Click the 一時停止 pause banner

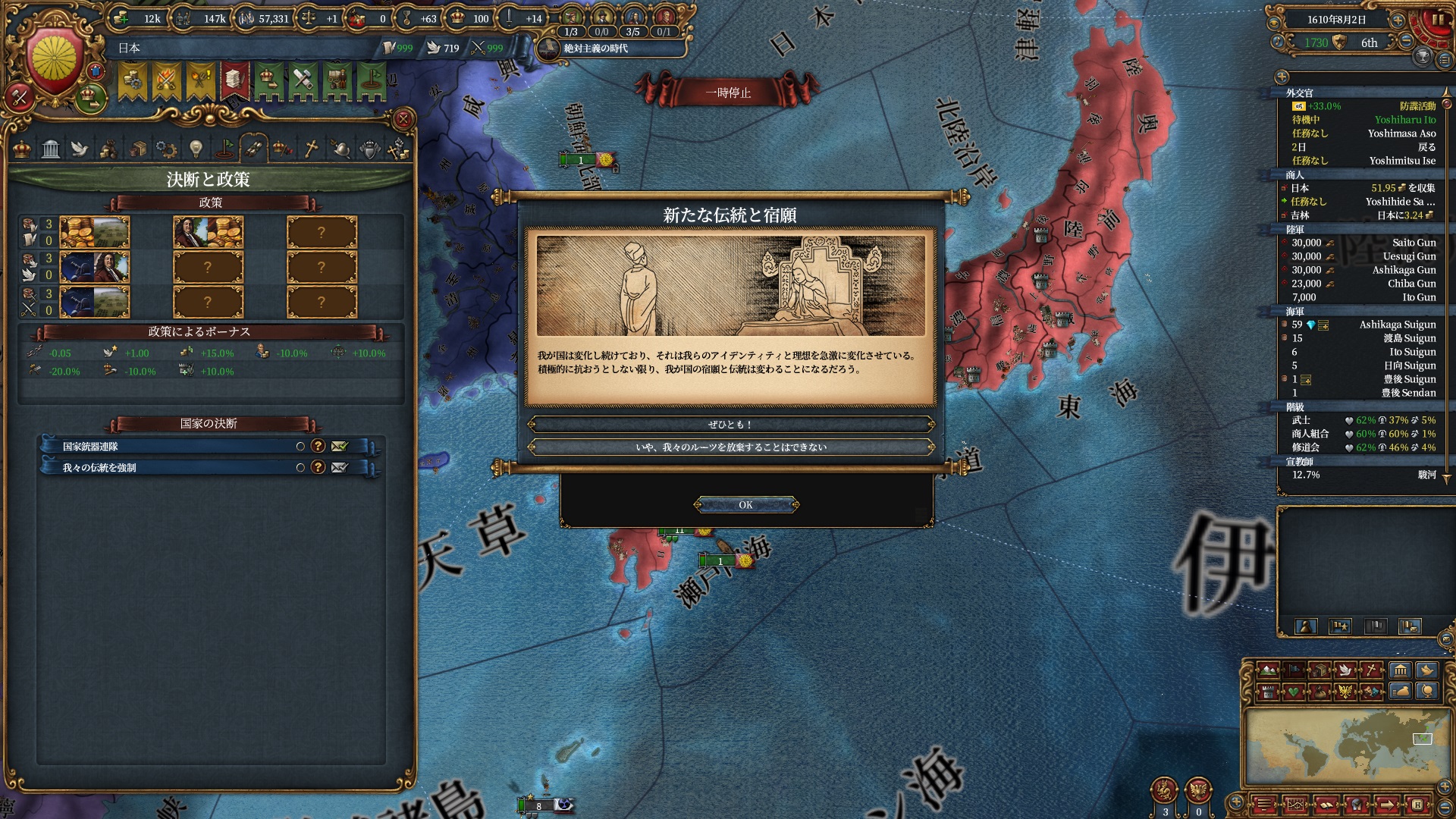pyautogui.click(x=728, y=93)
